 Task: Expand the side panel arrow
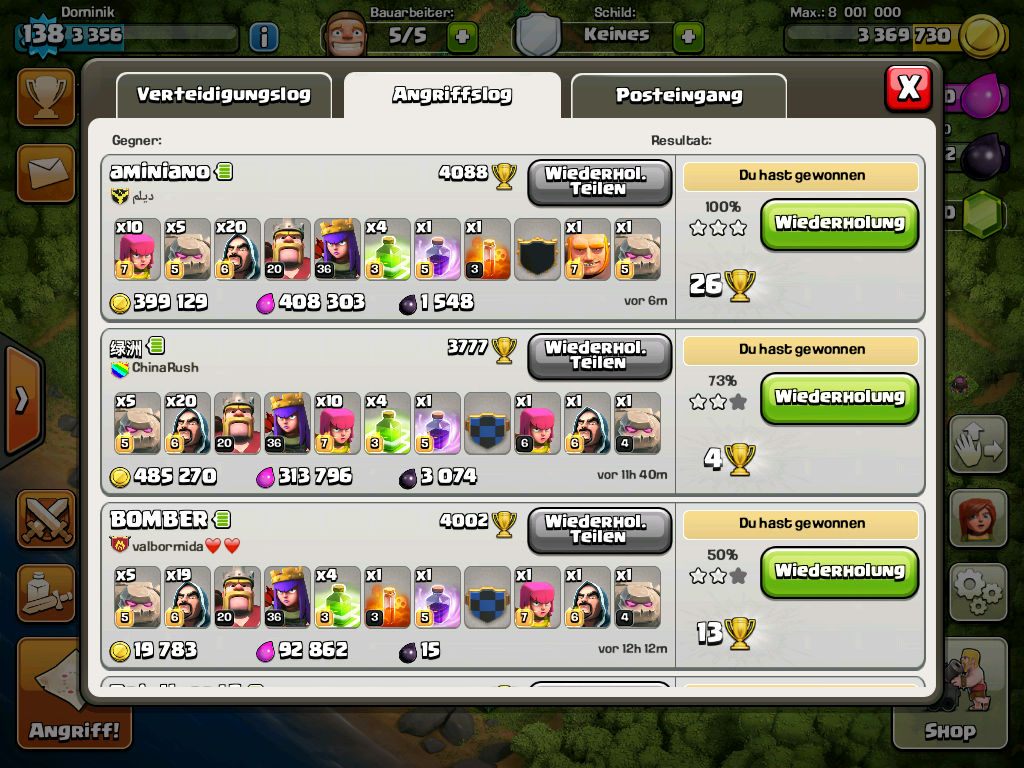[x=20, y=400]
